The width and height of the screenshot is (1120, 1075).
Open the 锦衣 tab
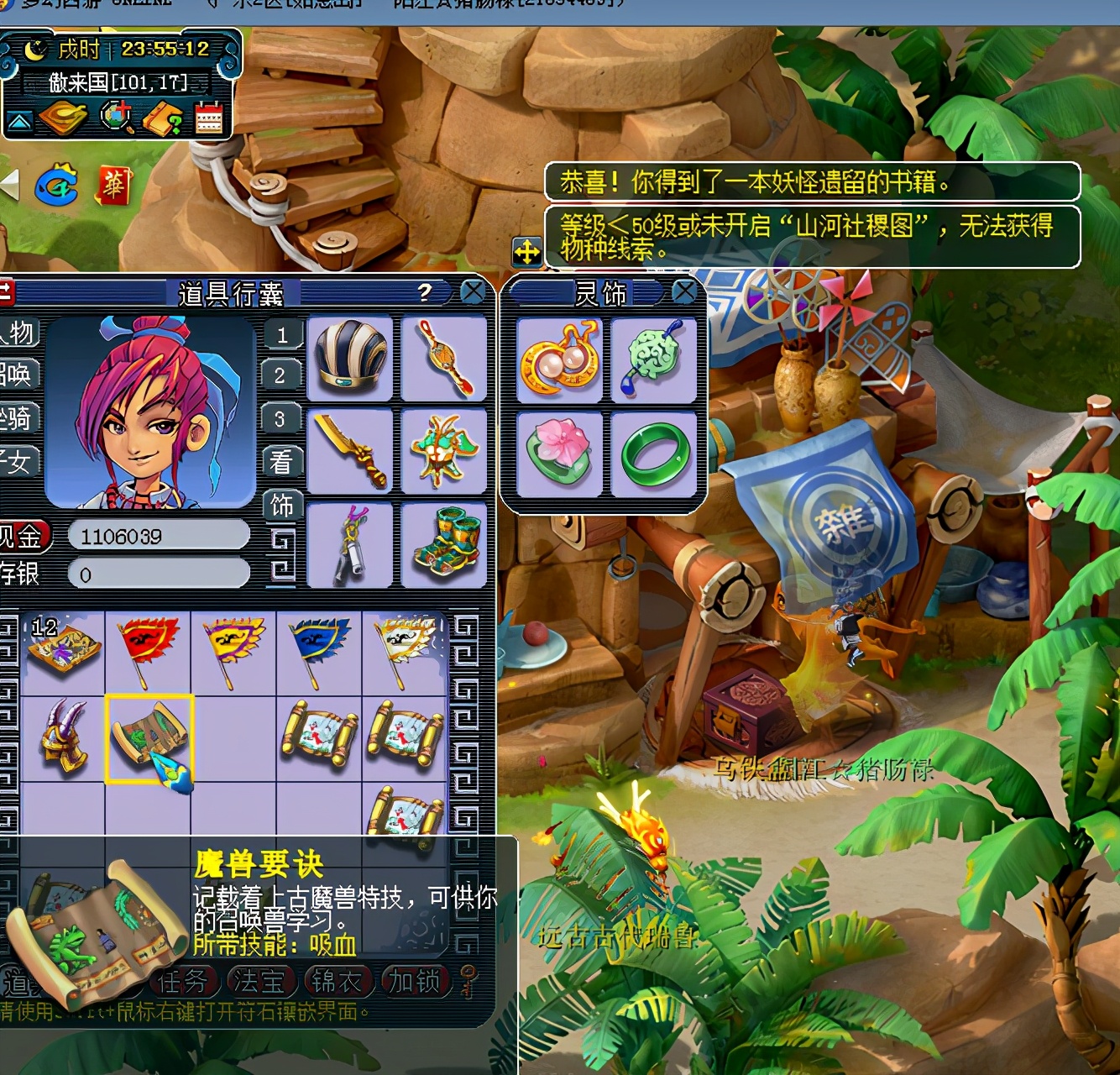337,981
